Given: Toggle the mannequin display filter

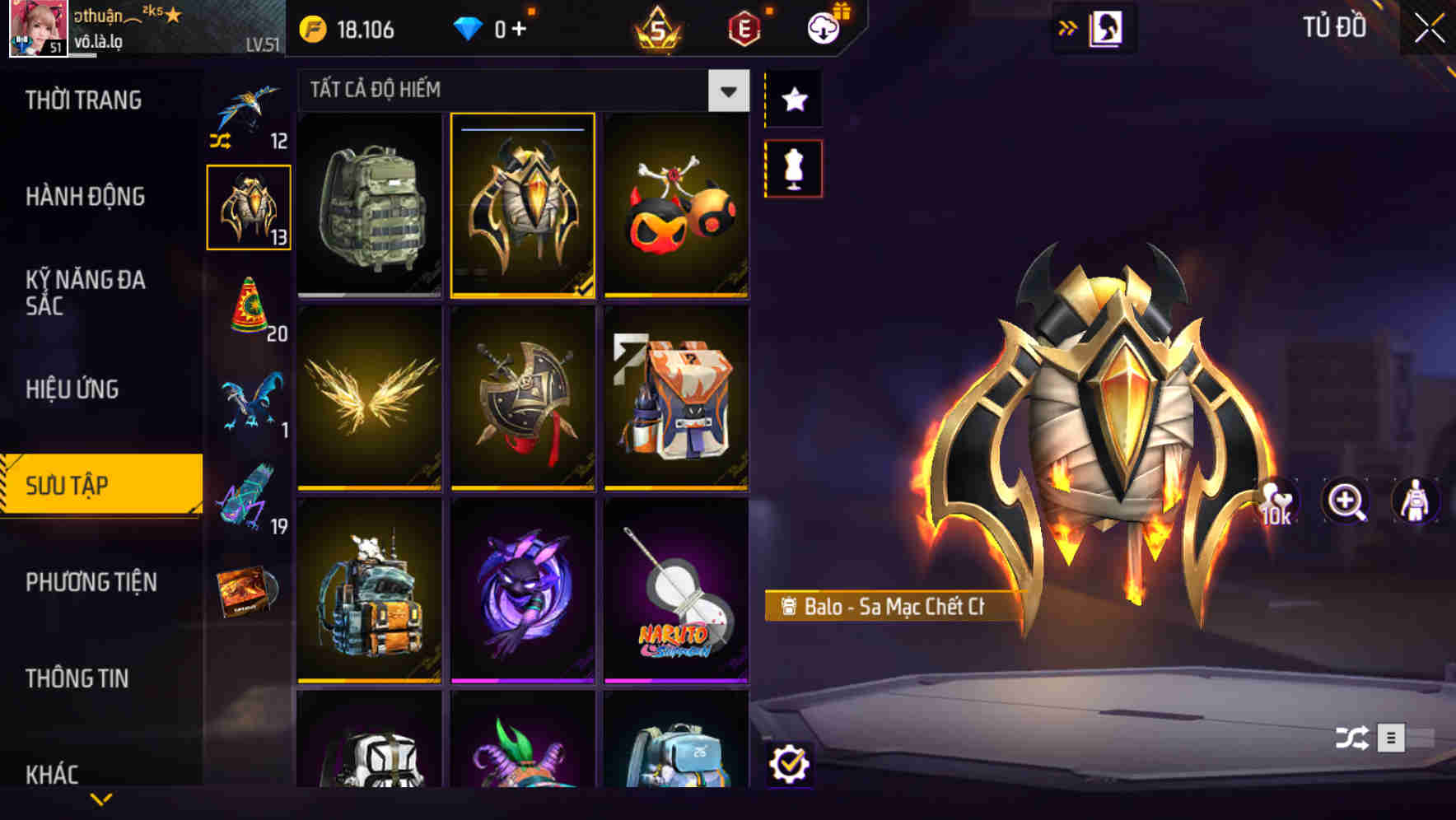Looking at the screenshot, I should pos(793,167).
